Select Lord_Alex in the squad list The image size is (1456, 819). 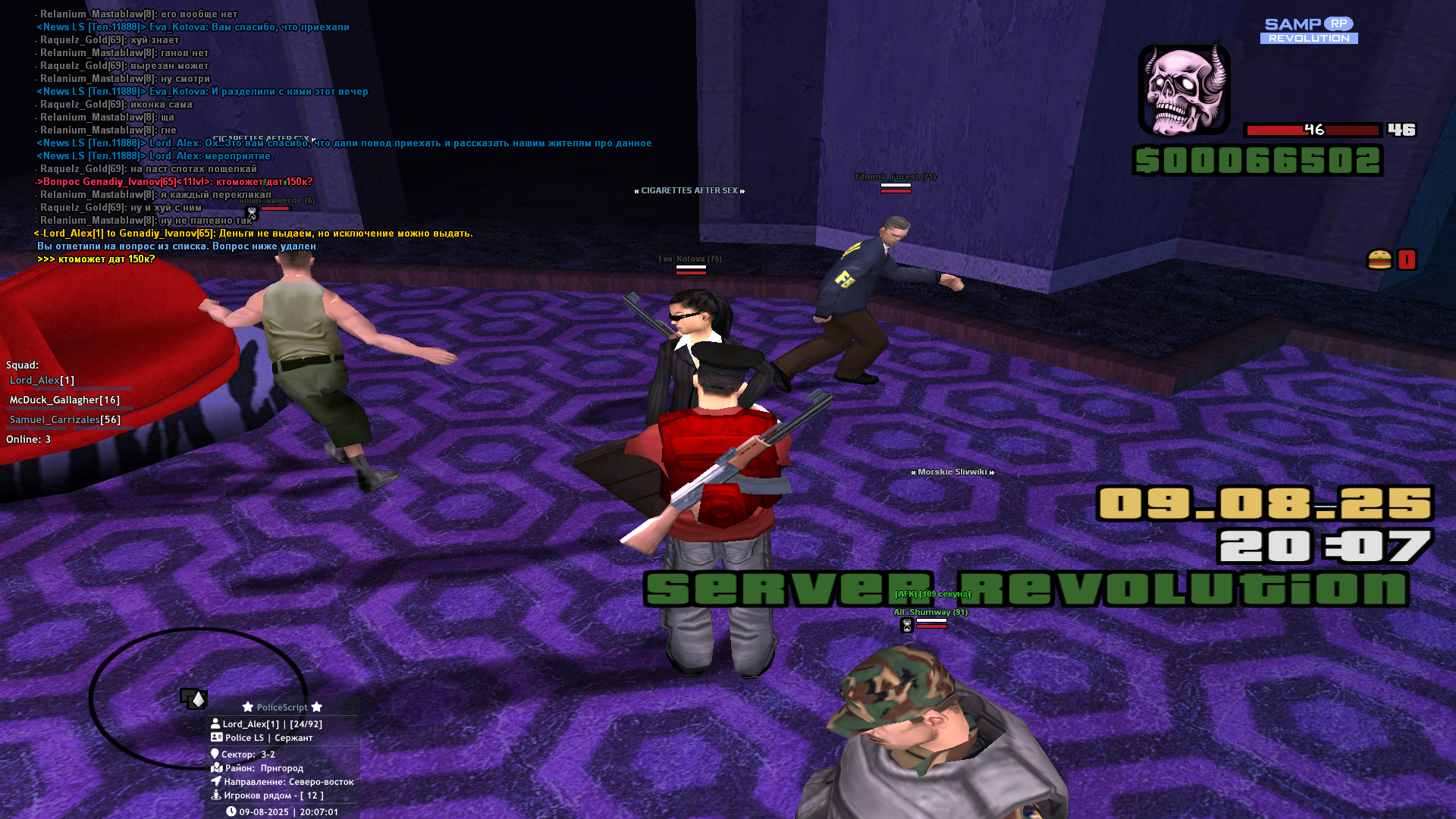click(42, 380)
